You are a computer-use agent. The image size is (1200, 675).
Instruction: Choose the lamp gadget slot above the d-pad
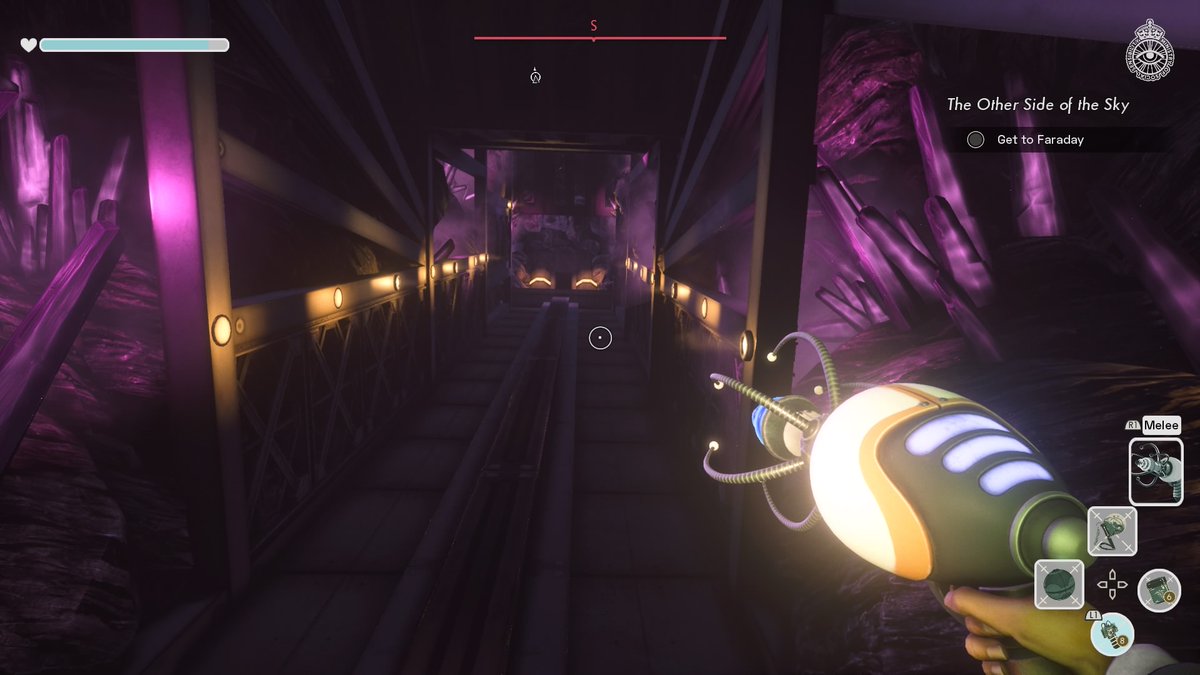[1112, 531]
